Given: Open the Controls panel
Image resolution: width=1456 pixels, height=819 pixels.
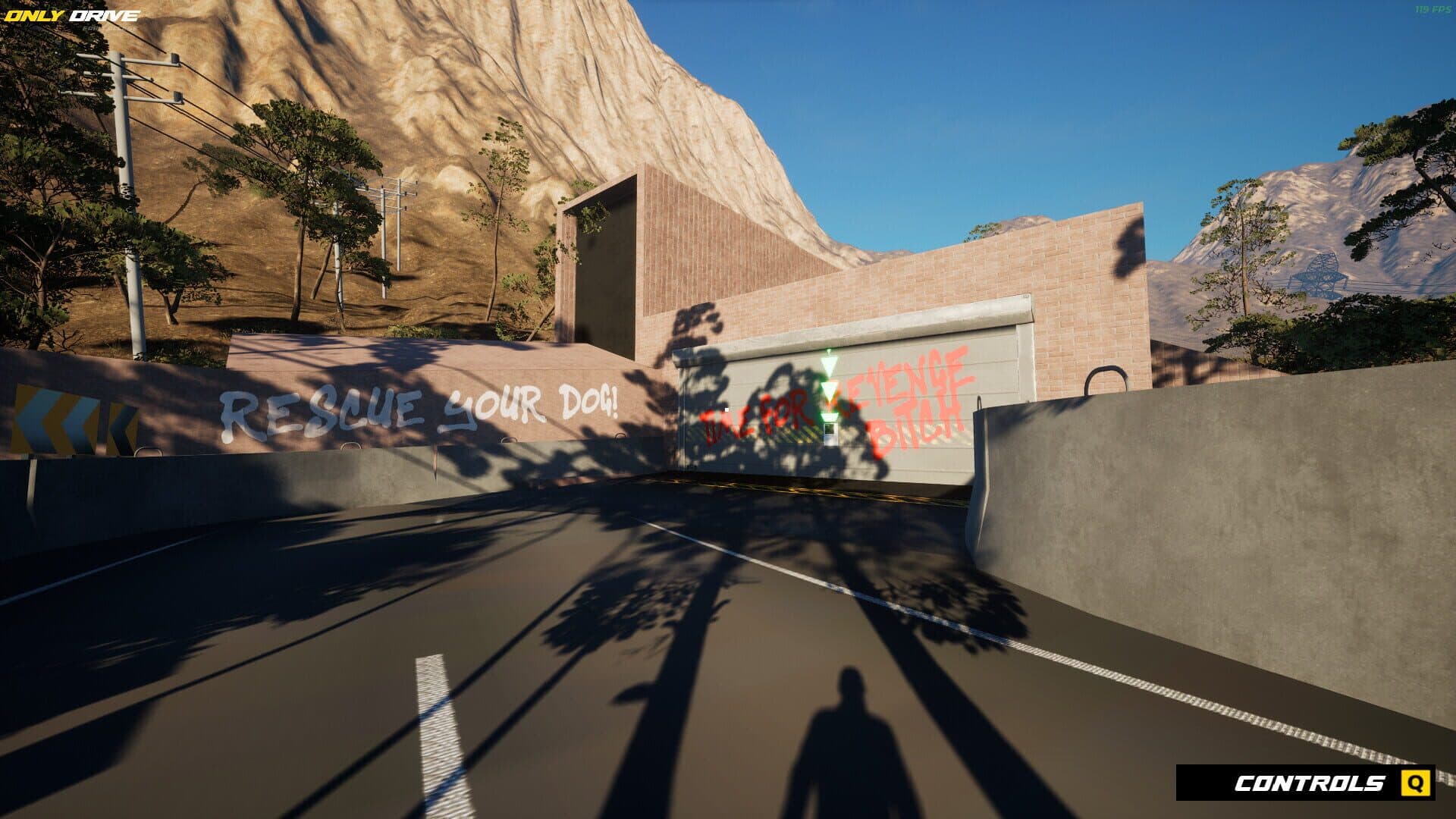Looking at the screenshot, I should pos(1305,783).
